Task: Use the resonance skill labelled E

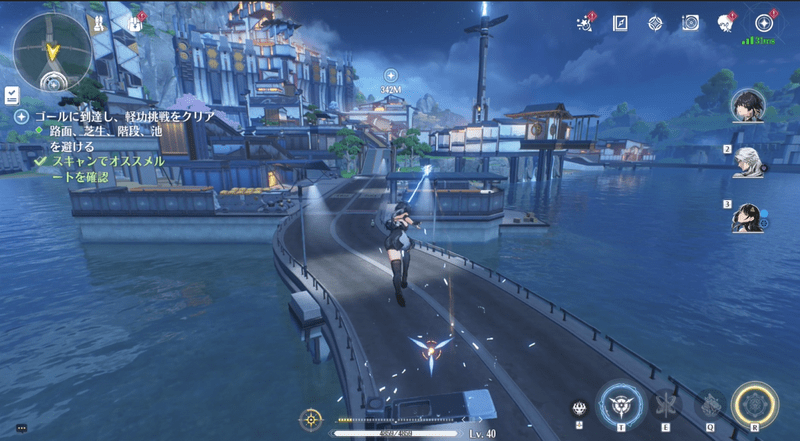Action: click(665, 404)
